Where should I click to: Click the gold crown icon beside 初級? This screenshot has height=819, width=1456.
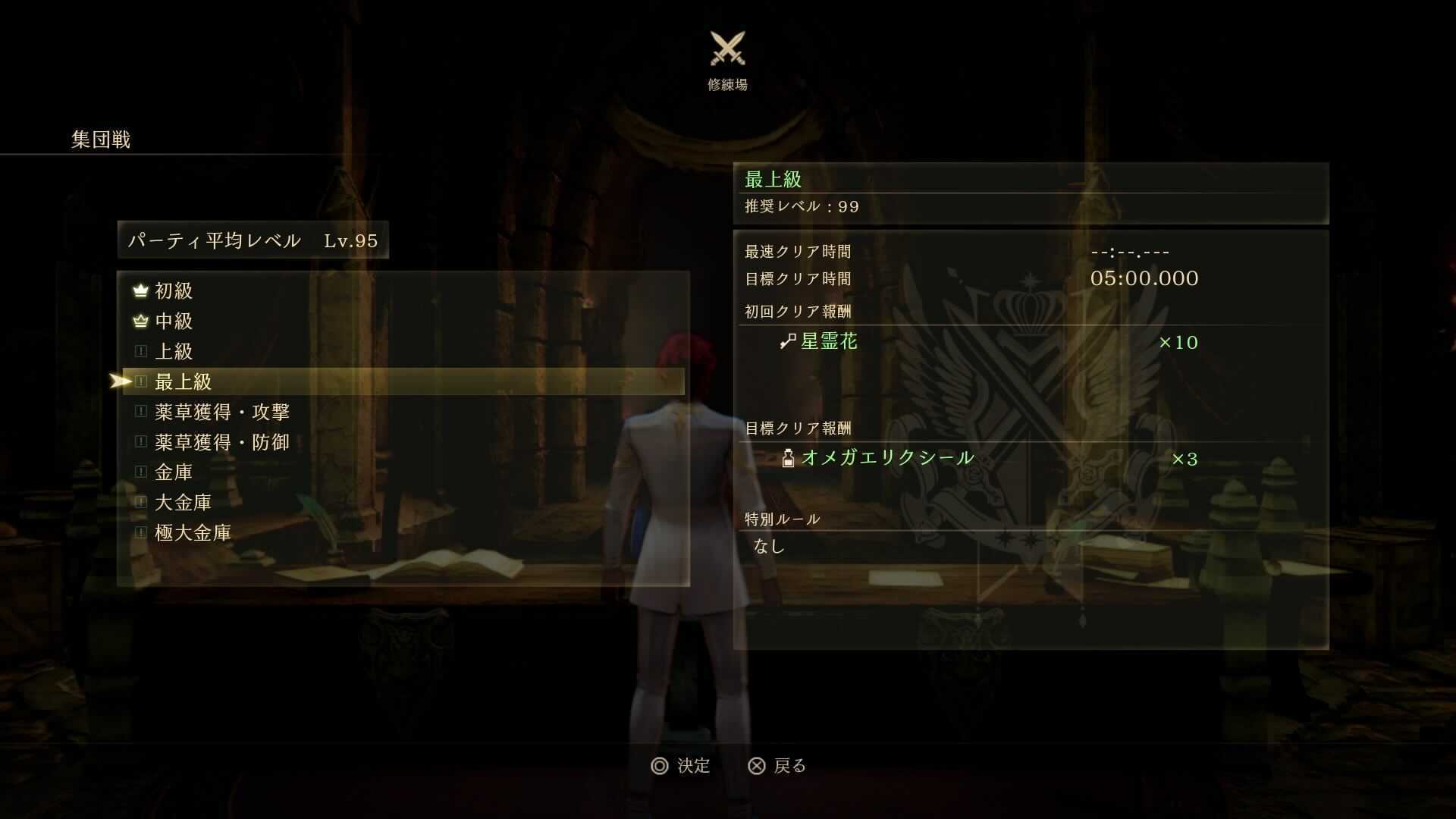point(140,290)
